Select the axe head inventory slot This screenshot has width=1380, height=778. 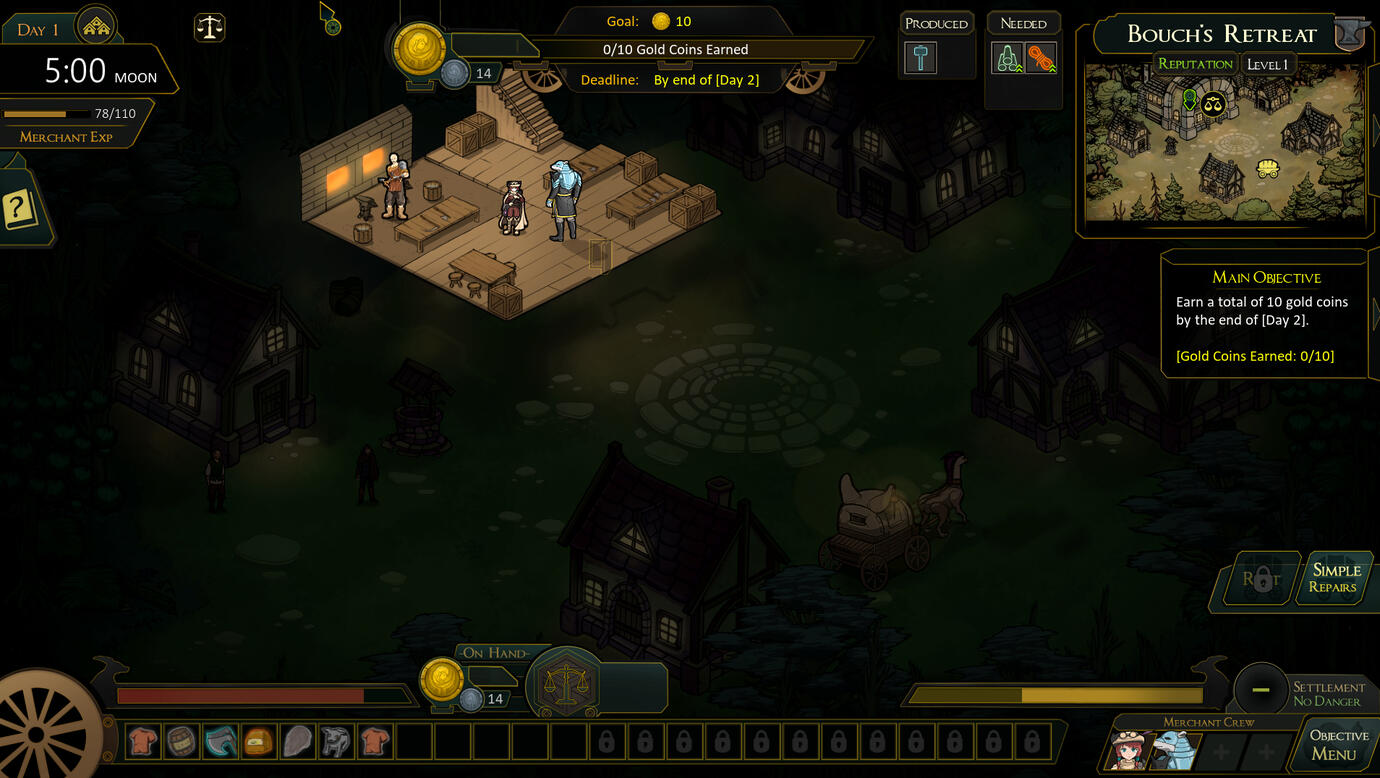(220, 741)
